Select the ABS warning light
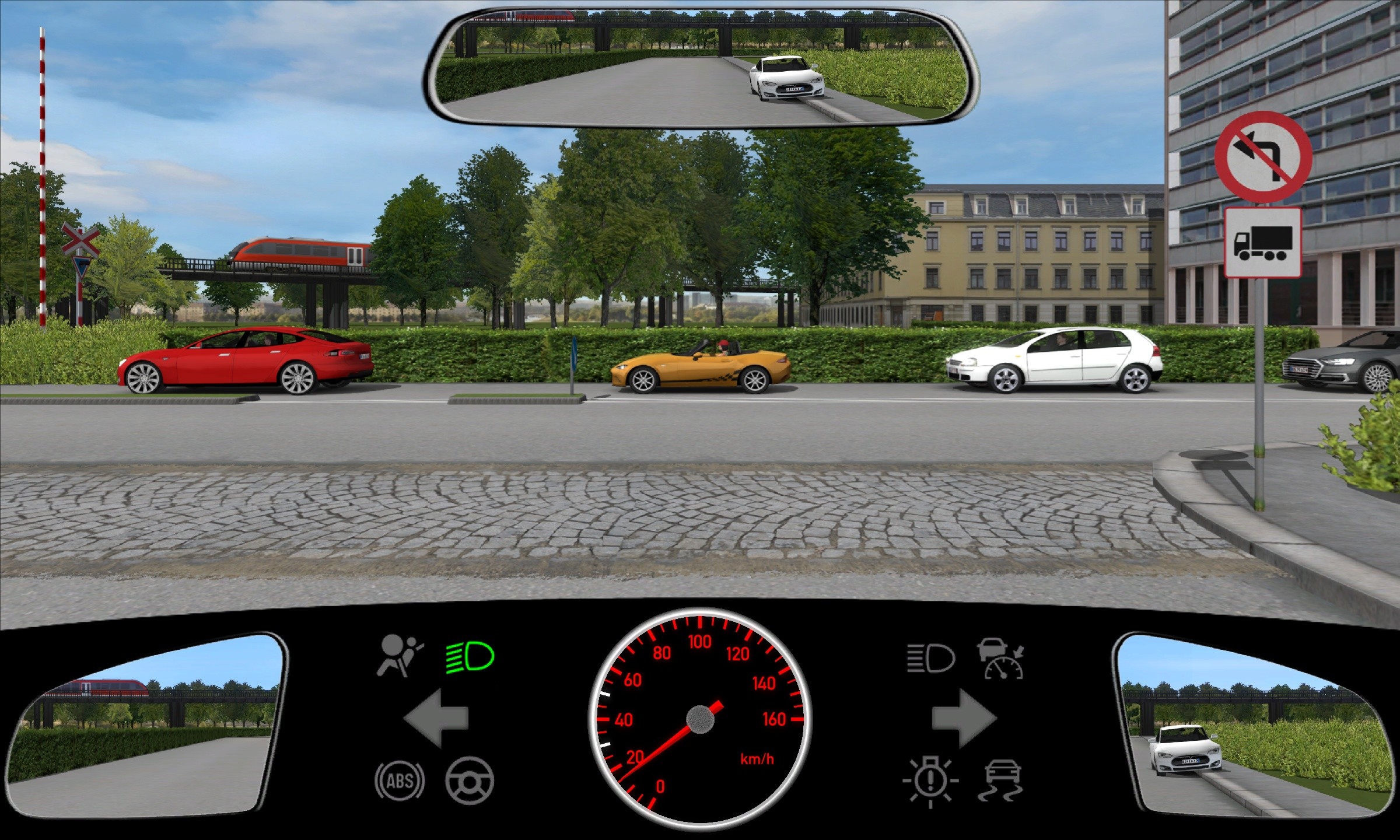 click(400, 780)
